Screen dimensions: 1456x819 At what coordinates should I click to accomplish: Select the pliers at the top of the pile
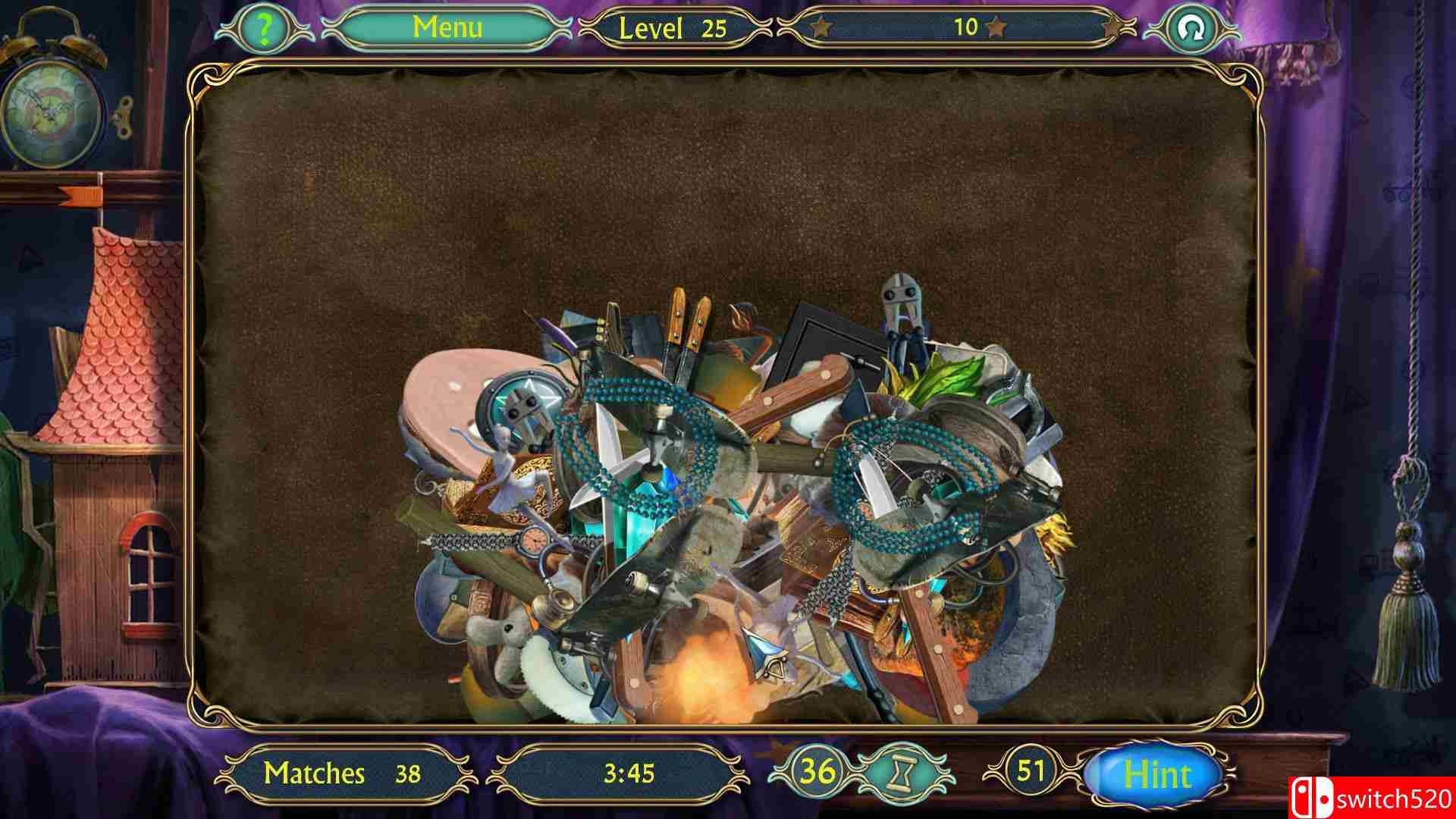click(x=899, y=303)
